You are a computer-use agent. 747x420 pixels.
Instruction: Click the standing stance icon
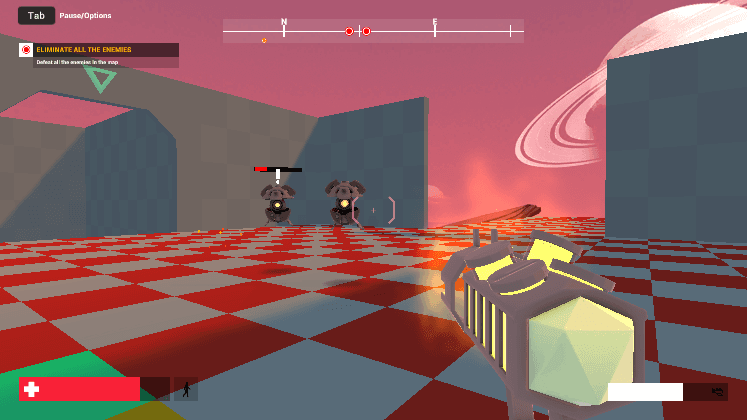click(x=185, y=389)
